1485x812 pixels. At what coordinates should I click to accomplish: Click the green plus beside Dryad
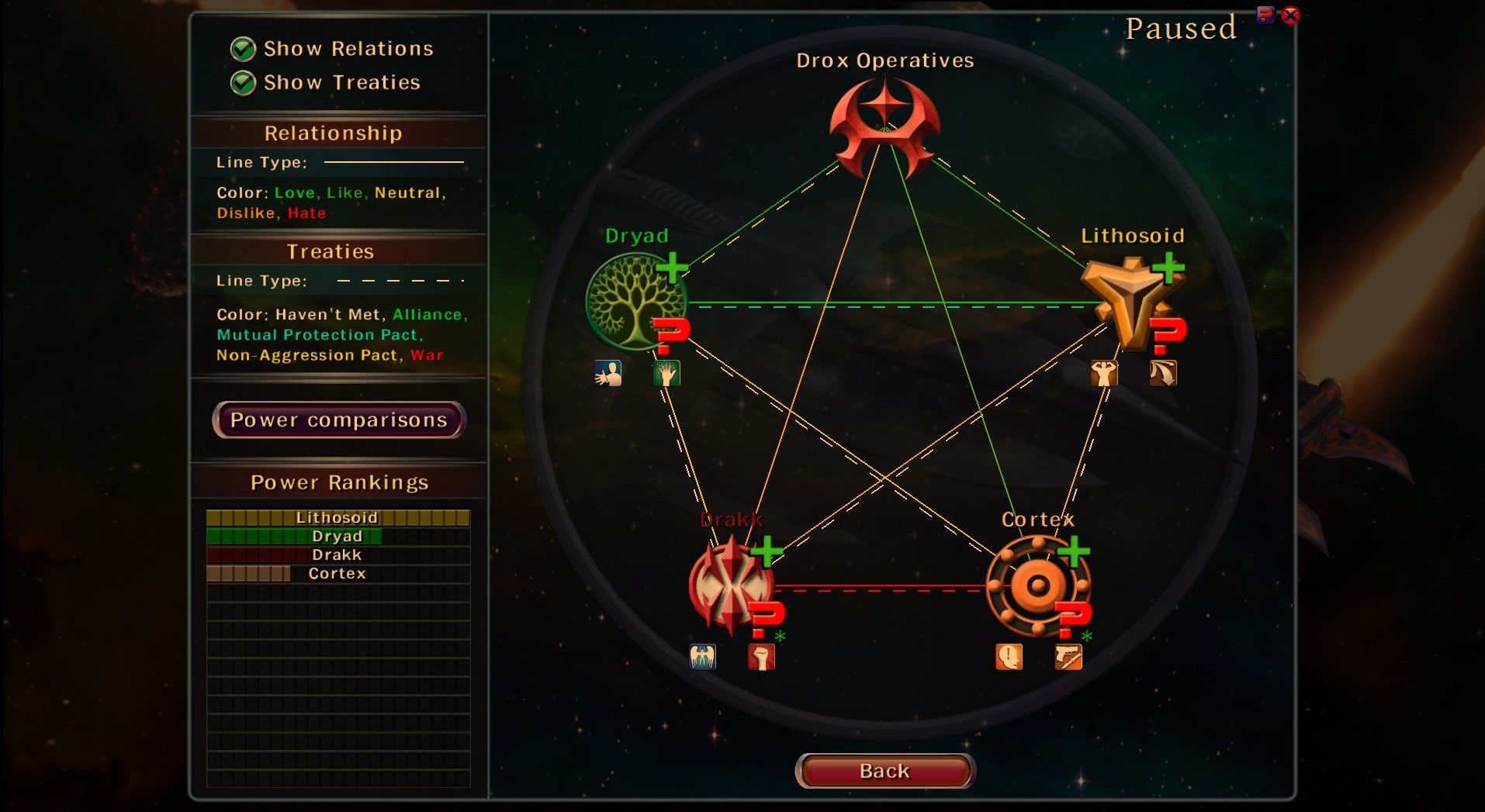pyautogui.click(x=672, y=268)
